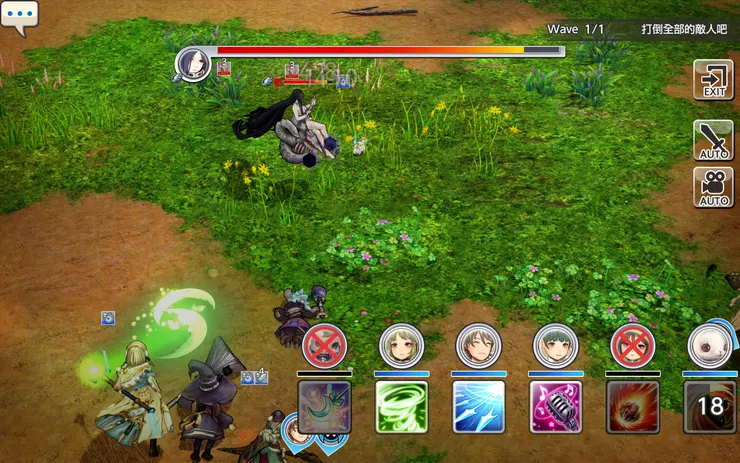Use the blue light arrows skill

(x=478, y=406)
